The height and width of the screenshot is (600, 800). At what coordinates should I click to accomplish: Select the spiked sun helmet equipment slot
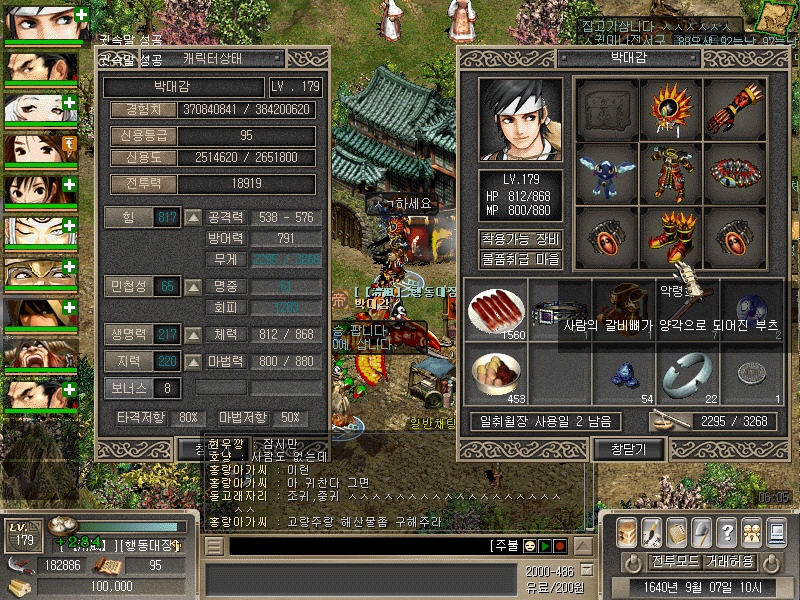coord(670,109)
